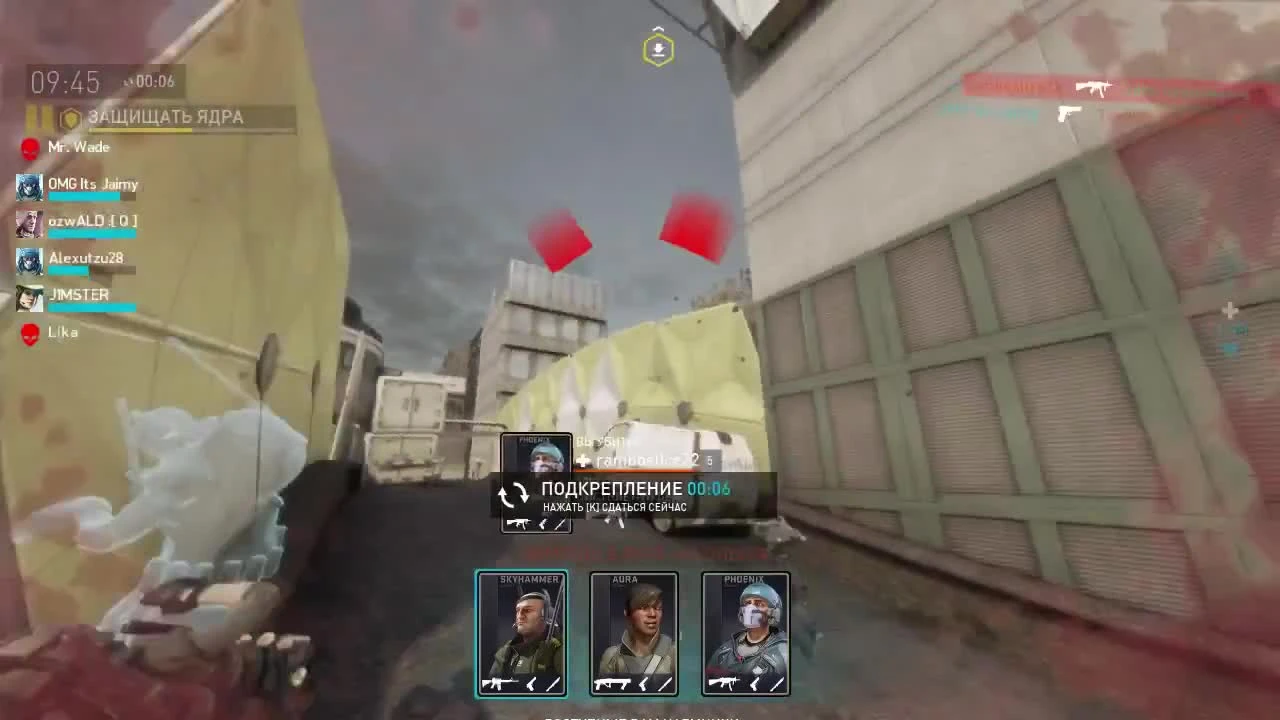Click the SMG icon on Aura's card

click(x=611, y=684)
